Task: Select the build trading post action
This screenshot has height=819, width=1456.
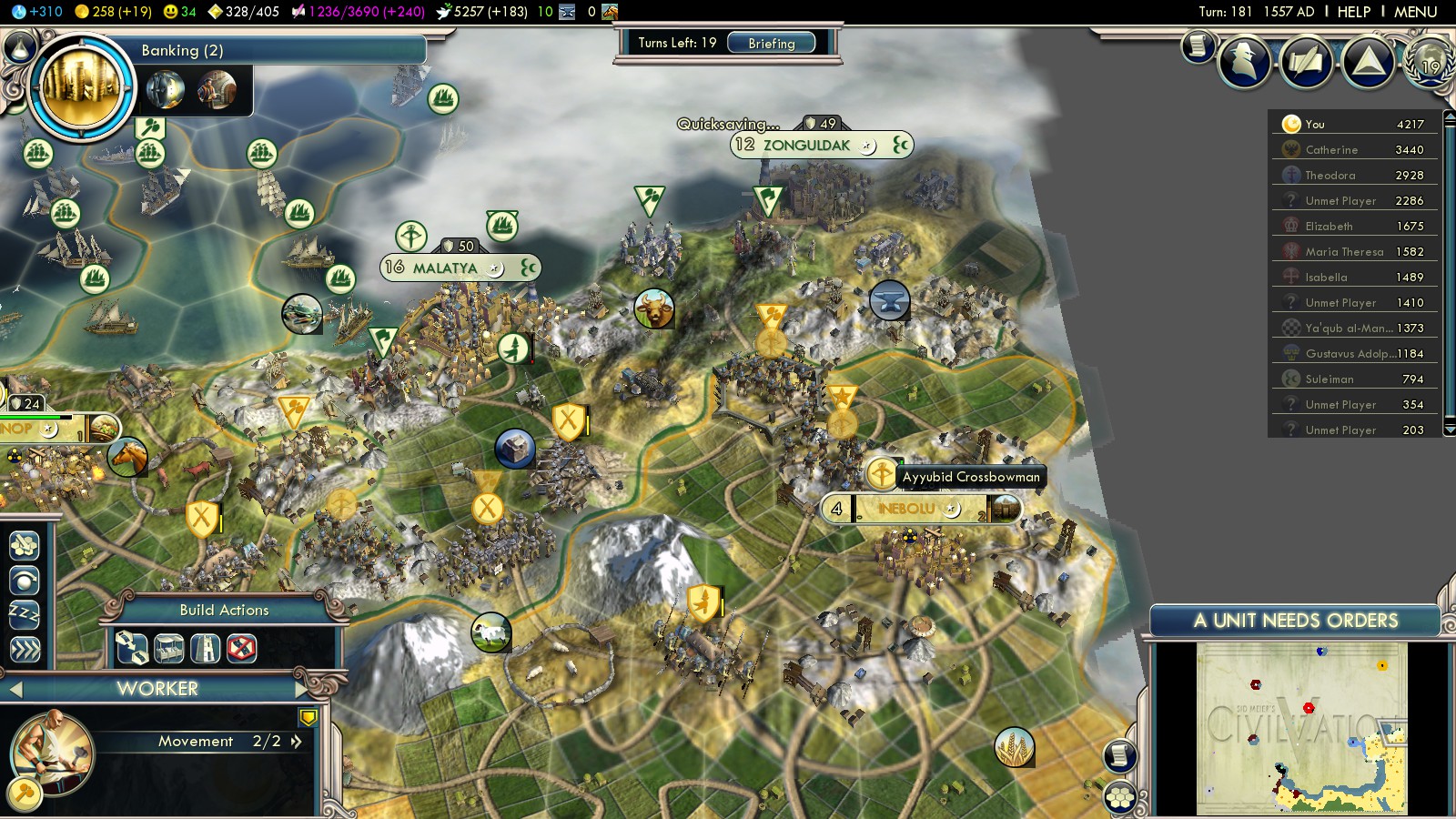Action: pyautogui.click(x=168, y=649)
